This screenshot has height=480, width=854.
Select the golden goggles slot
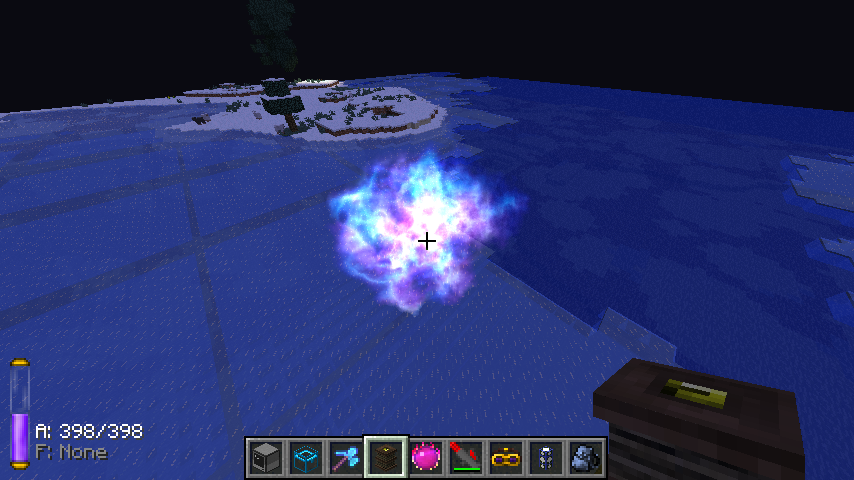505,458
